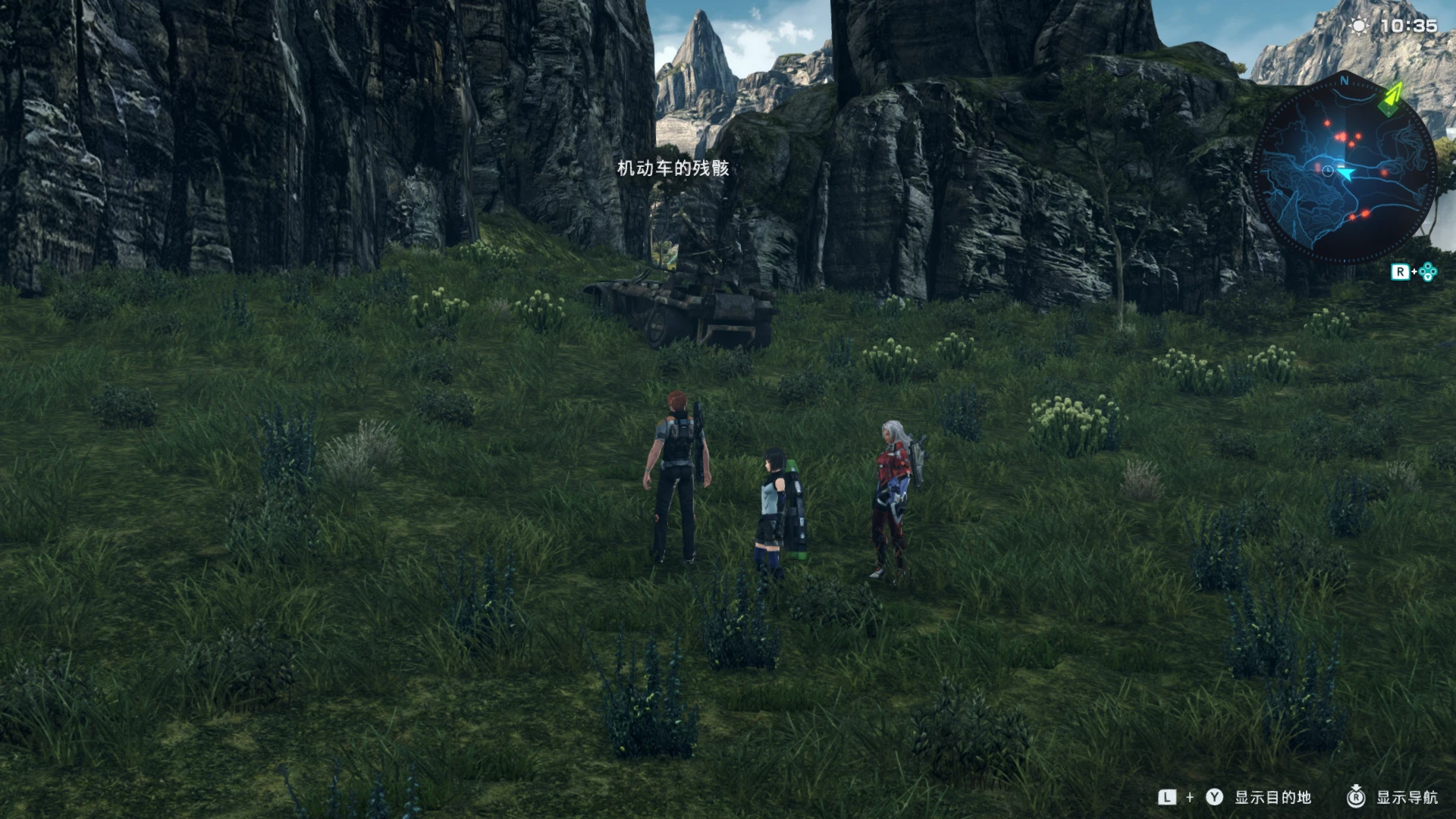Click the 显示目的地 label
Screen dimensions: 1456x819
(x=1272, y=797)
